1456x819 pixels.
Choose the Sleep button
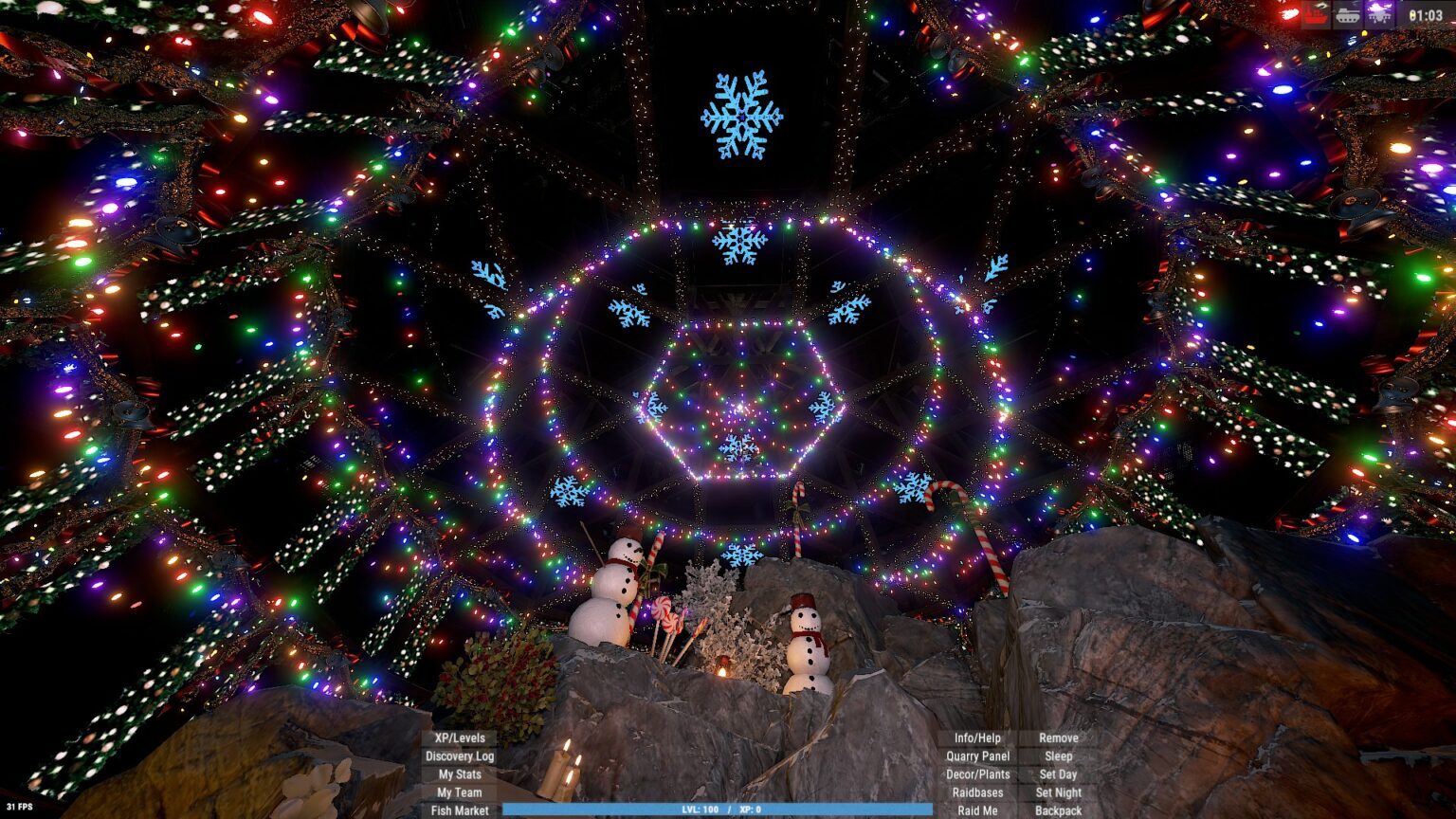click(x=1058, y=756)
